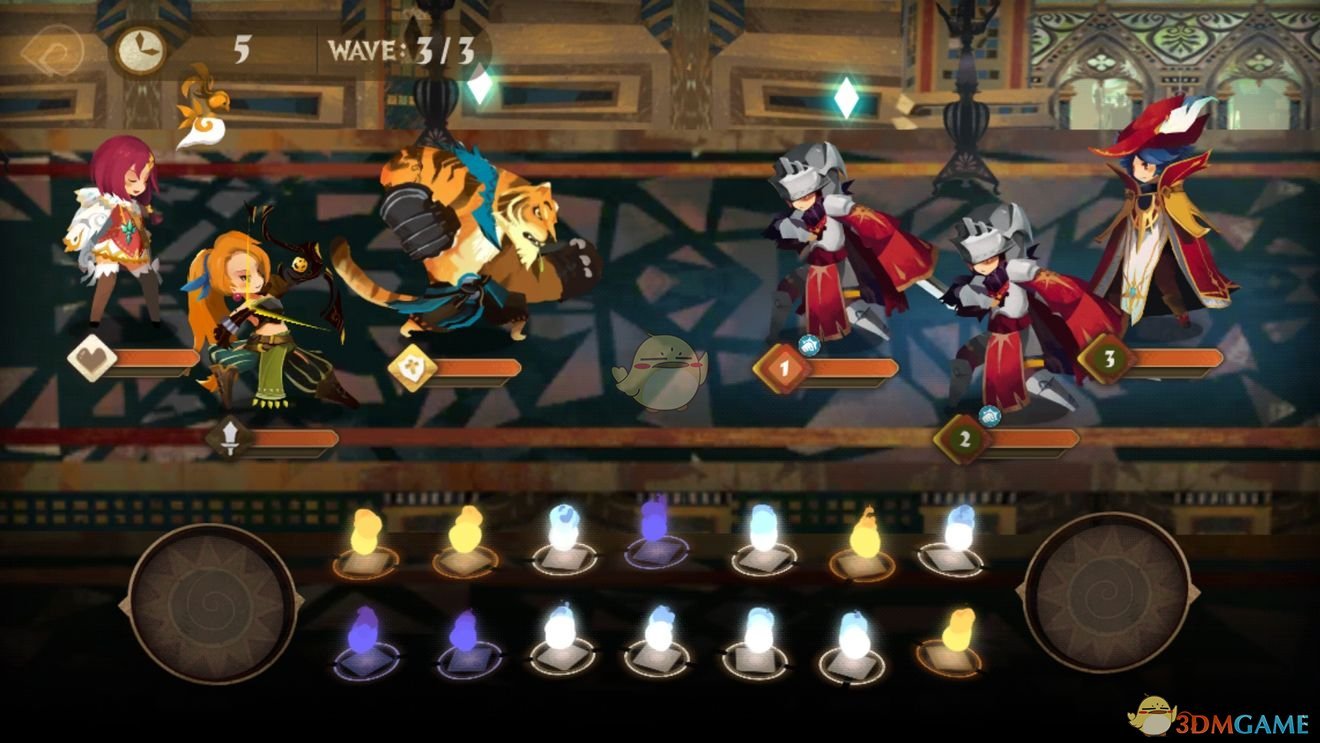Viewport: 1320px width, 743px height.
Task: Choose the paw icon of the tiger hero
Action: pyautogui.click(x=412, y=367)
